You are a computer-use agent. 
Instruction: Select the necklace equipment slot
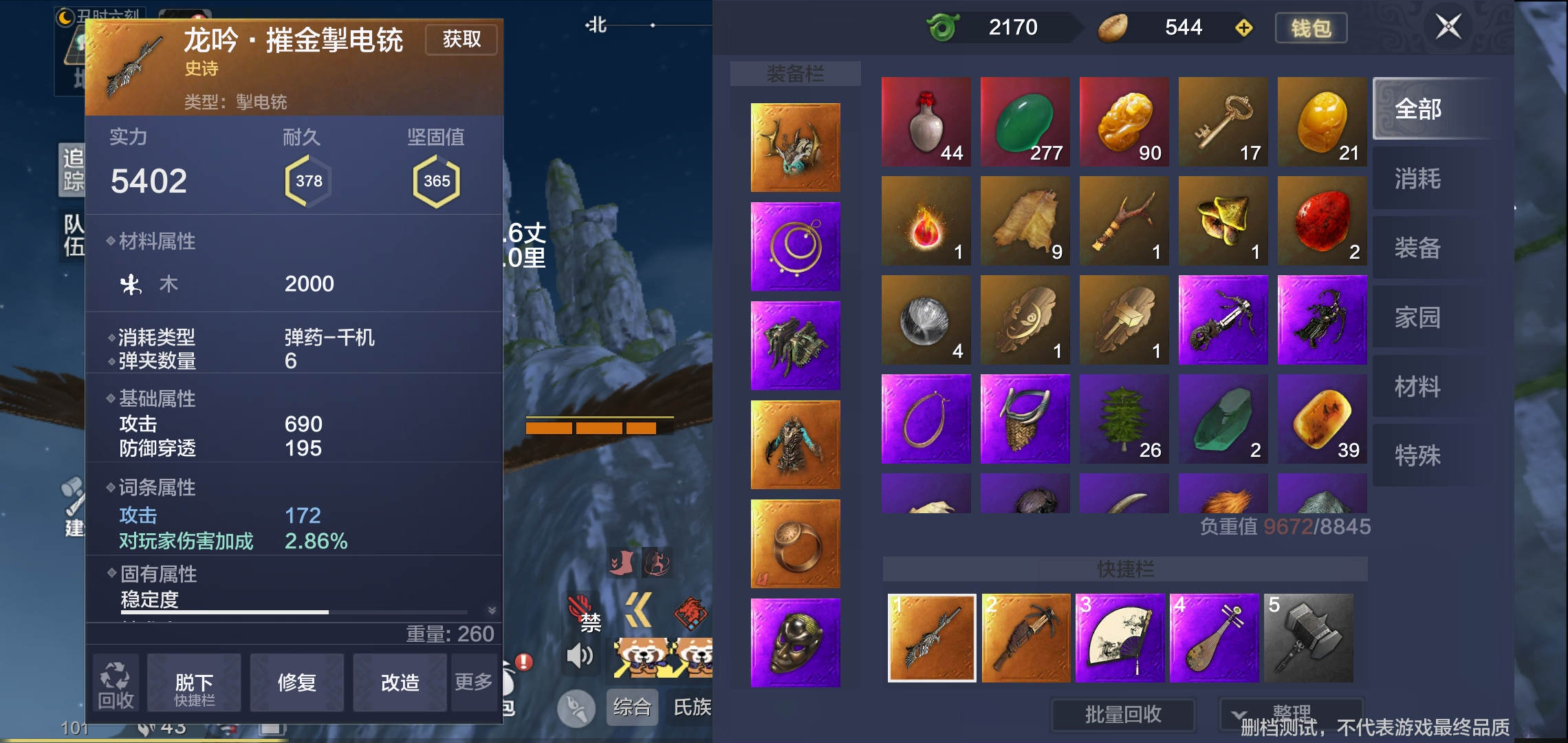coord(794,248)
